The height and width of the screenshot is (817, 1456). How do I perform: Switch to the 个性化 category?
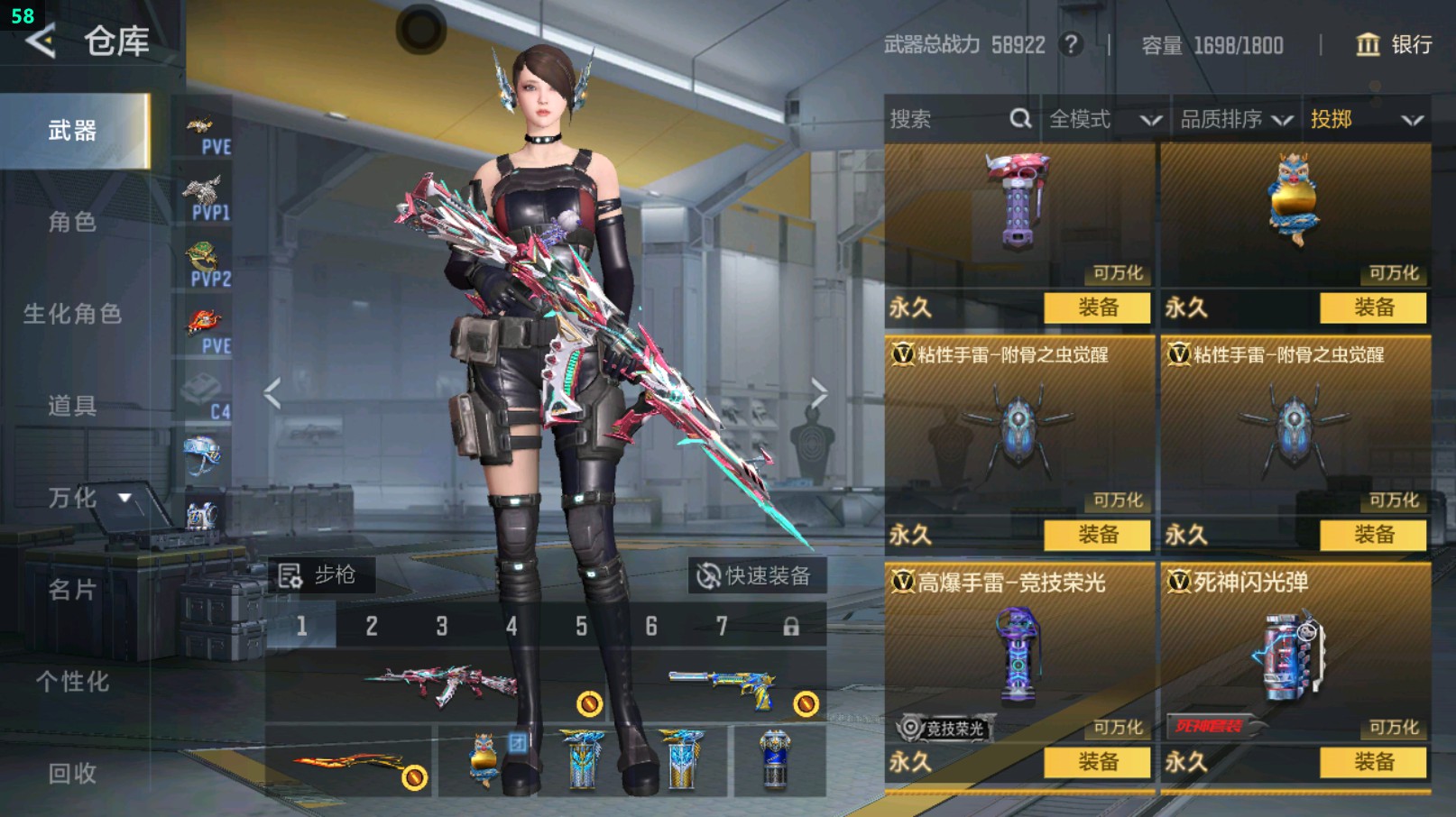click(x=72, y=682)
